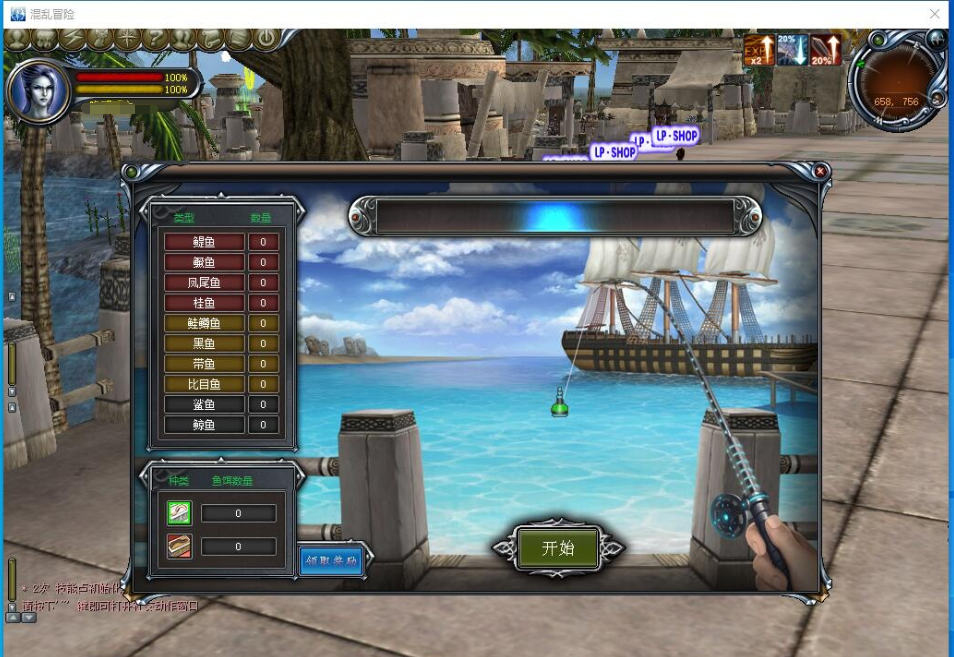
Task: Select the red bait box icon
Action: 179,546
